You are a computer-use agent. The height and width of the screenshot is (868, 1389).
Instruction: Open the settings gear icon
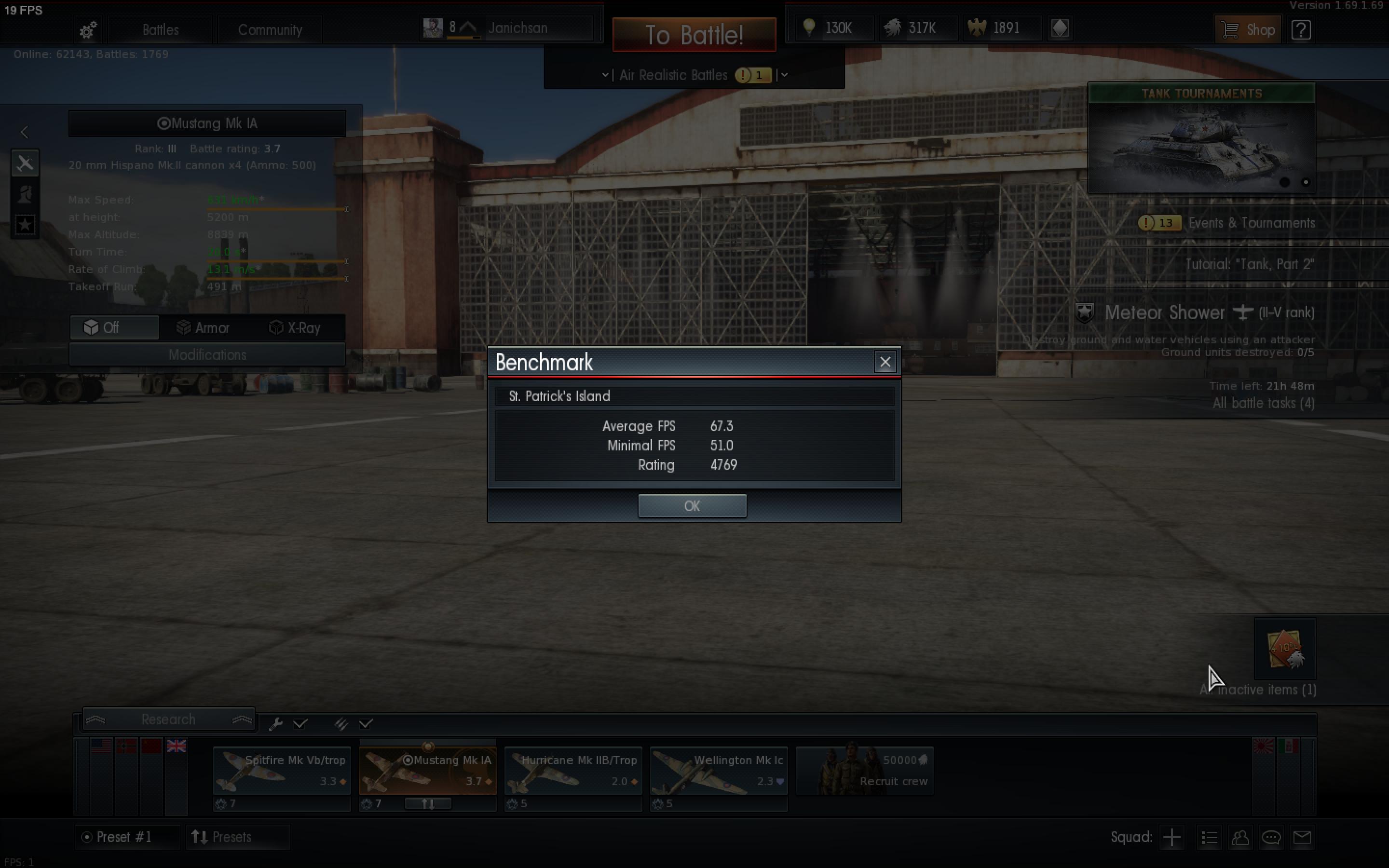[87, 30]
